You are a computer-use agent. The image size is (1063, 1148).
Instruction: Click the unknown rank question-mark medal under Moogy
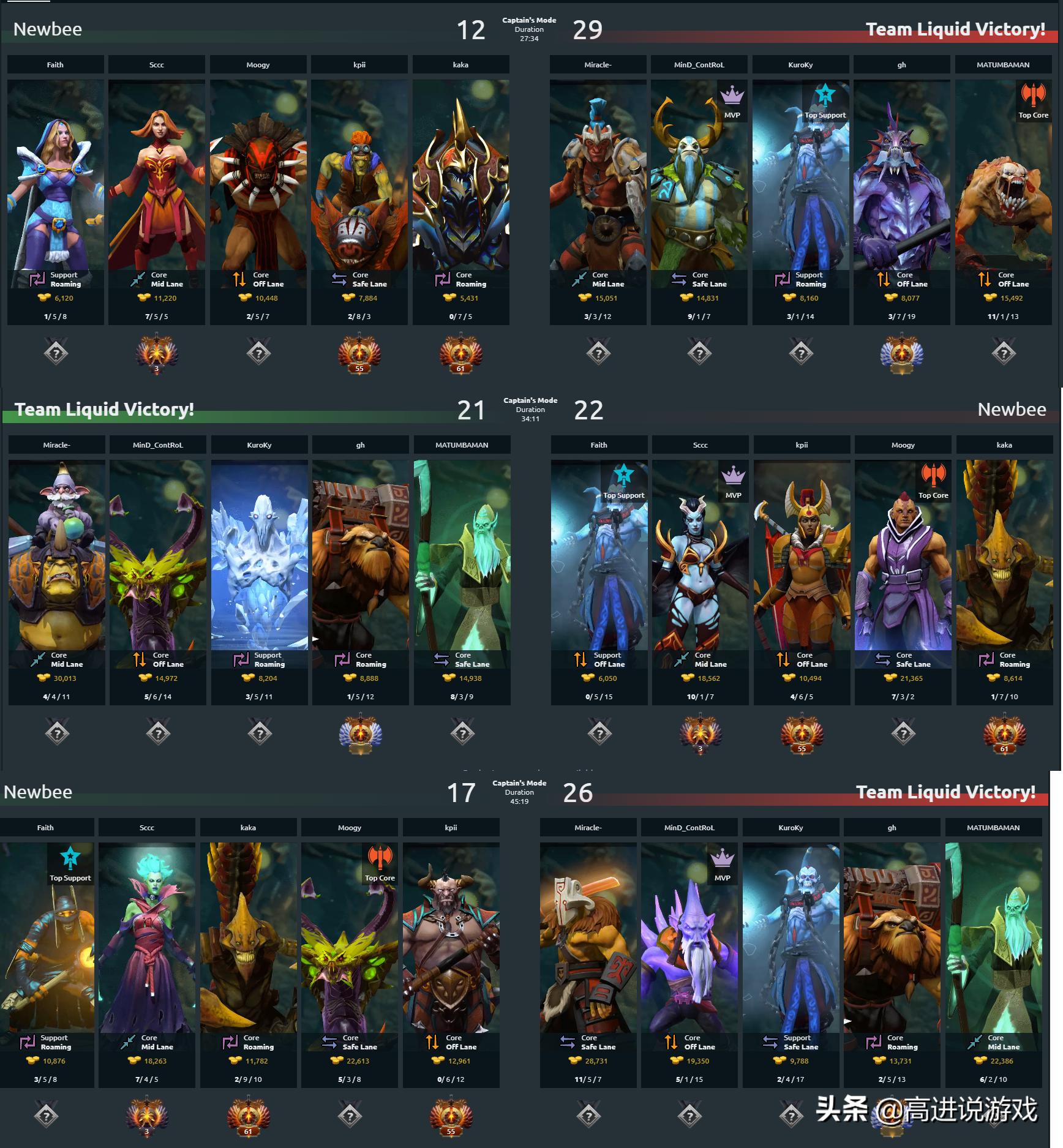[258, 353]
